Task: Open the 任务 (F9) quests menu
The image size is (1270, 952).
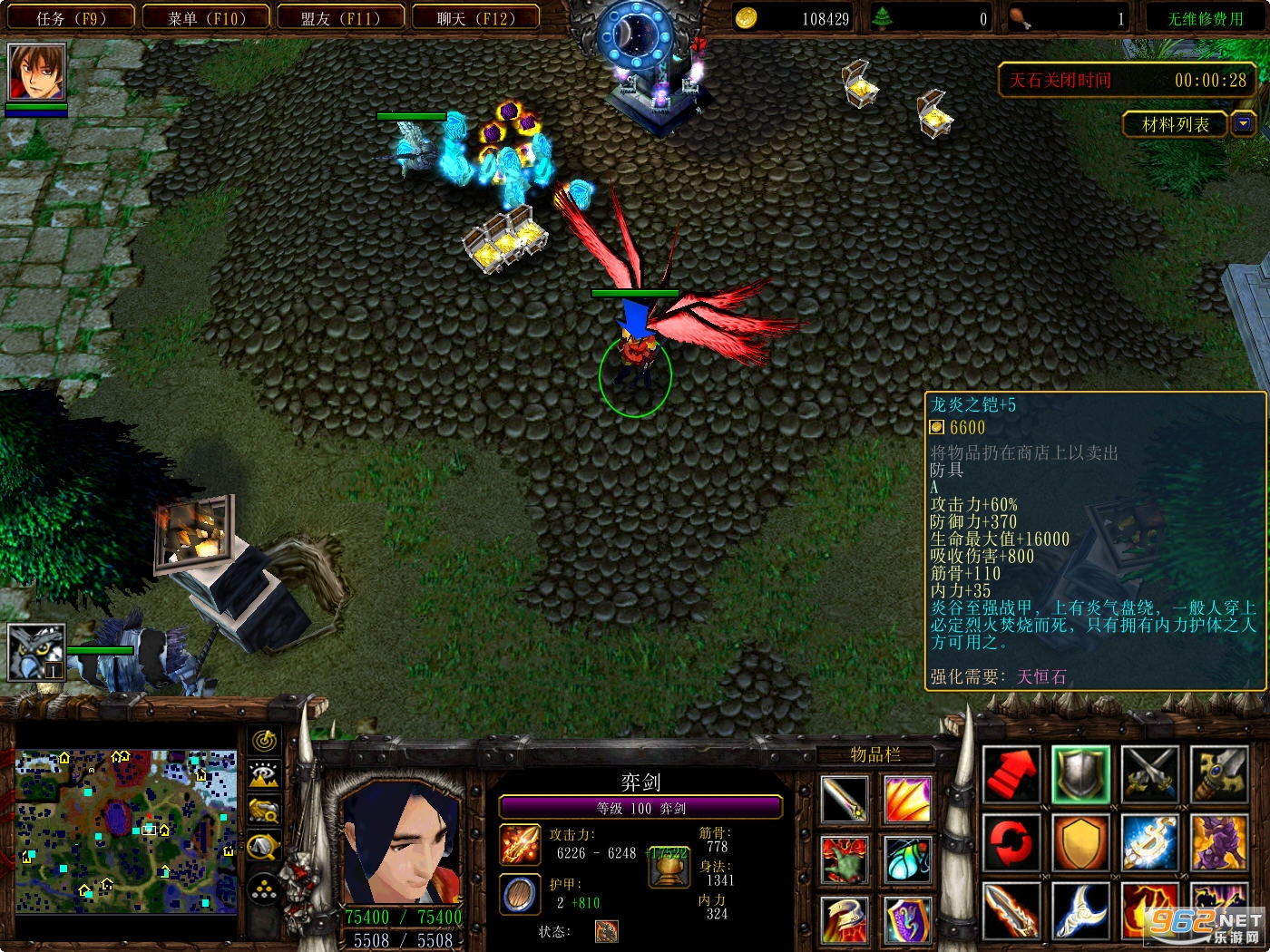Action: click(71, 18)
